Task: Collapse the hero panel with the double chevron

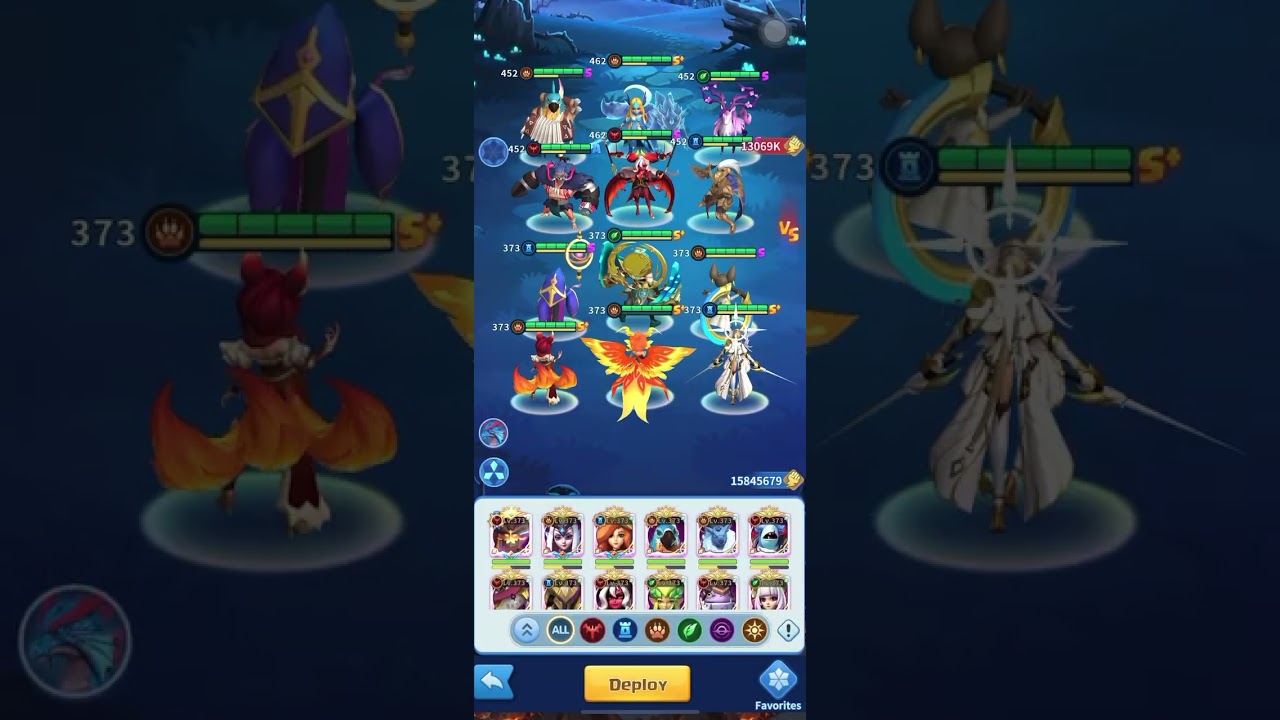Action: coord(527,628)
